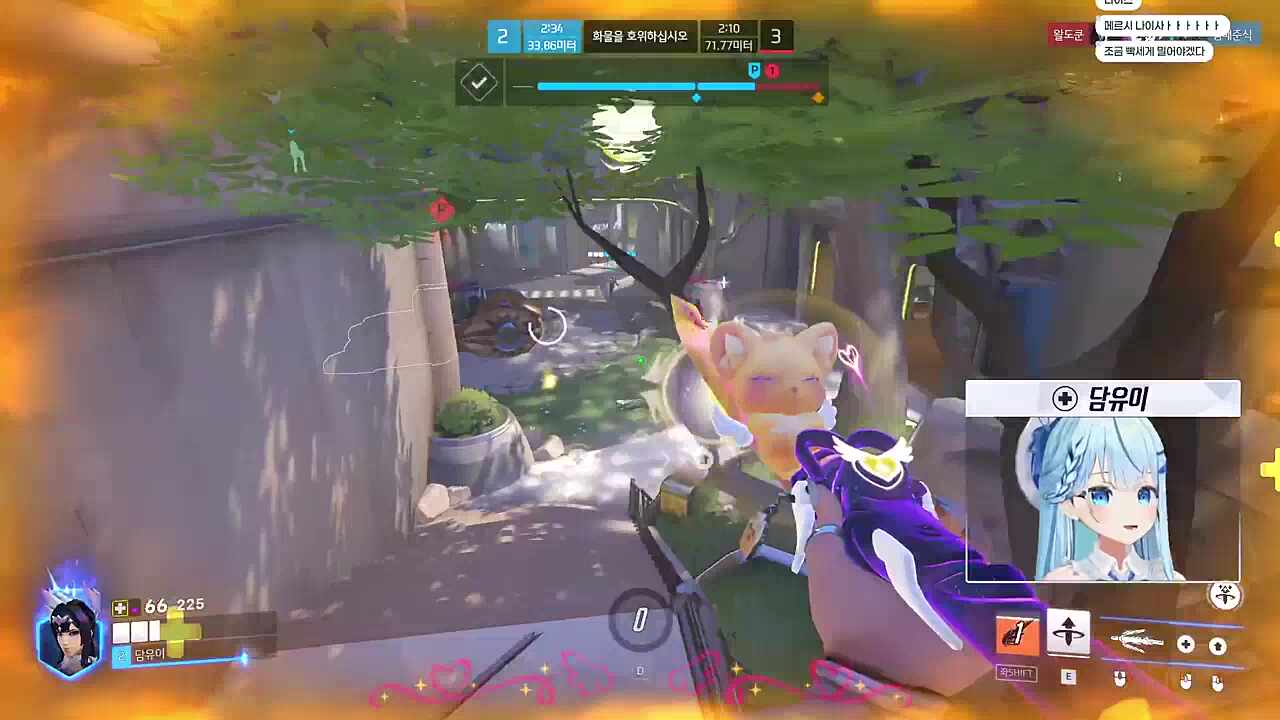Click the payload objective checkmark icon

479,84
